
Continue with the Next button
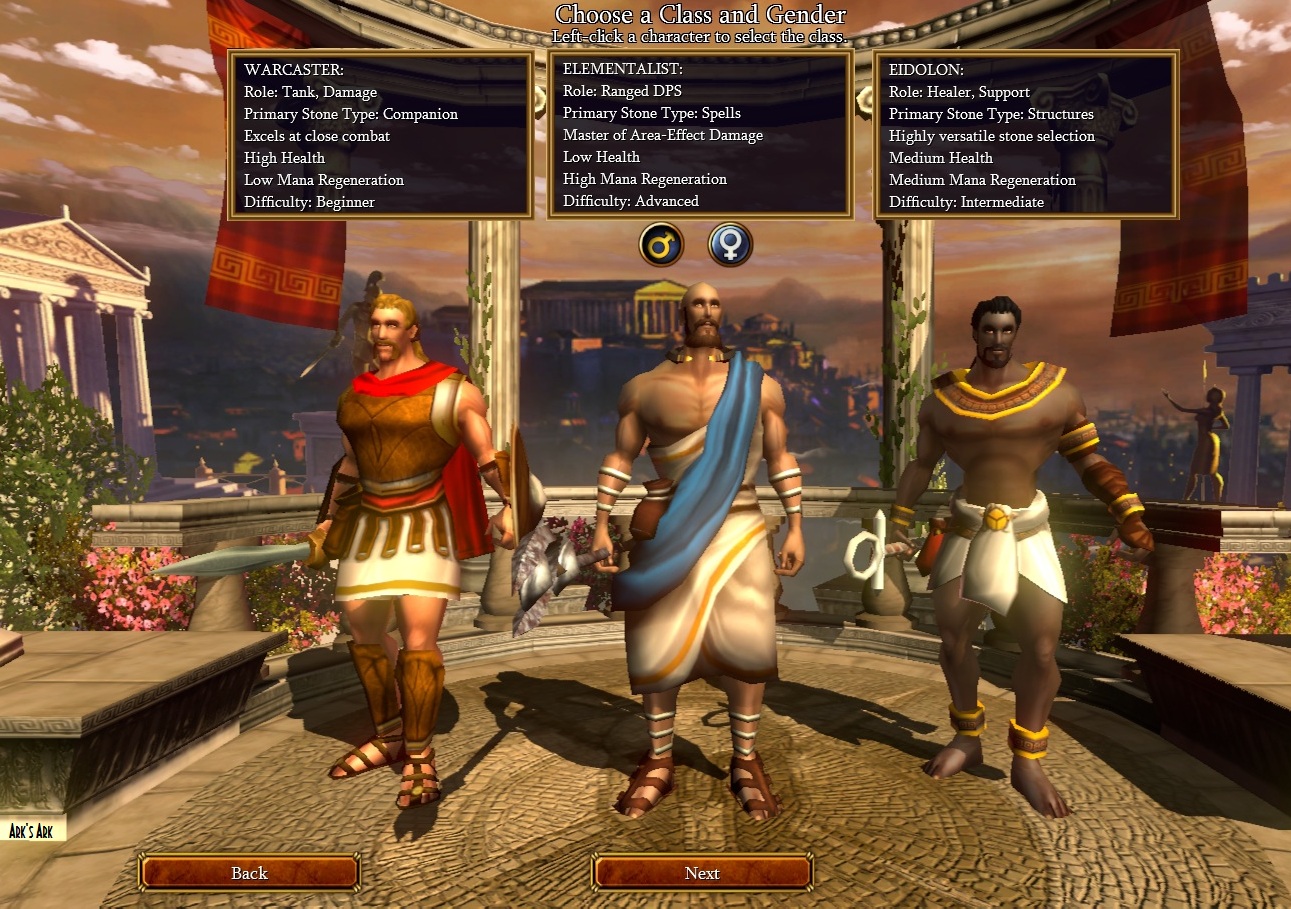[702, 873]
